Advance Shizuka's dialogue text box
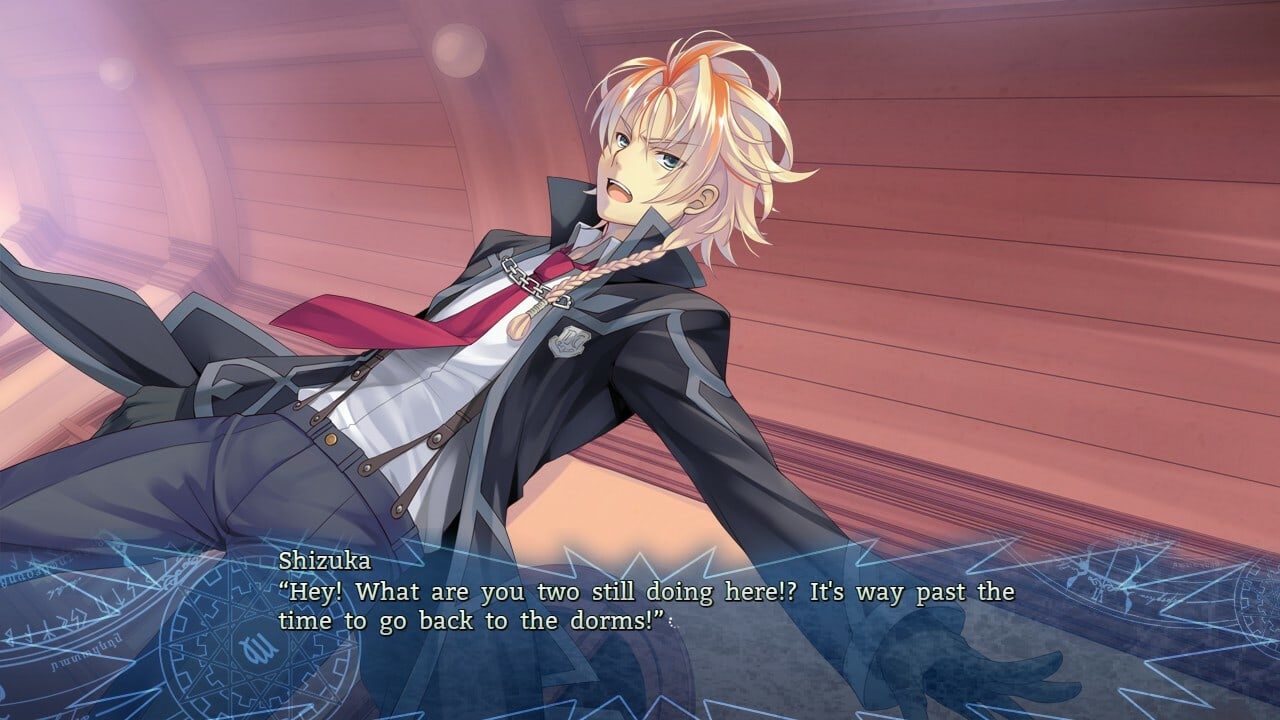Viewport: 1280px width, 720px height. tap(640, 605)
